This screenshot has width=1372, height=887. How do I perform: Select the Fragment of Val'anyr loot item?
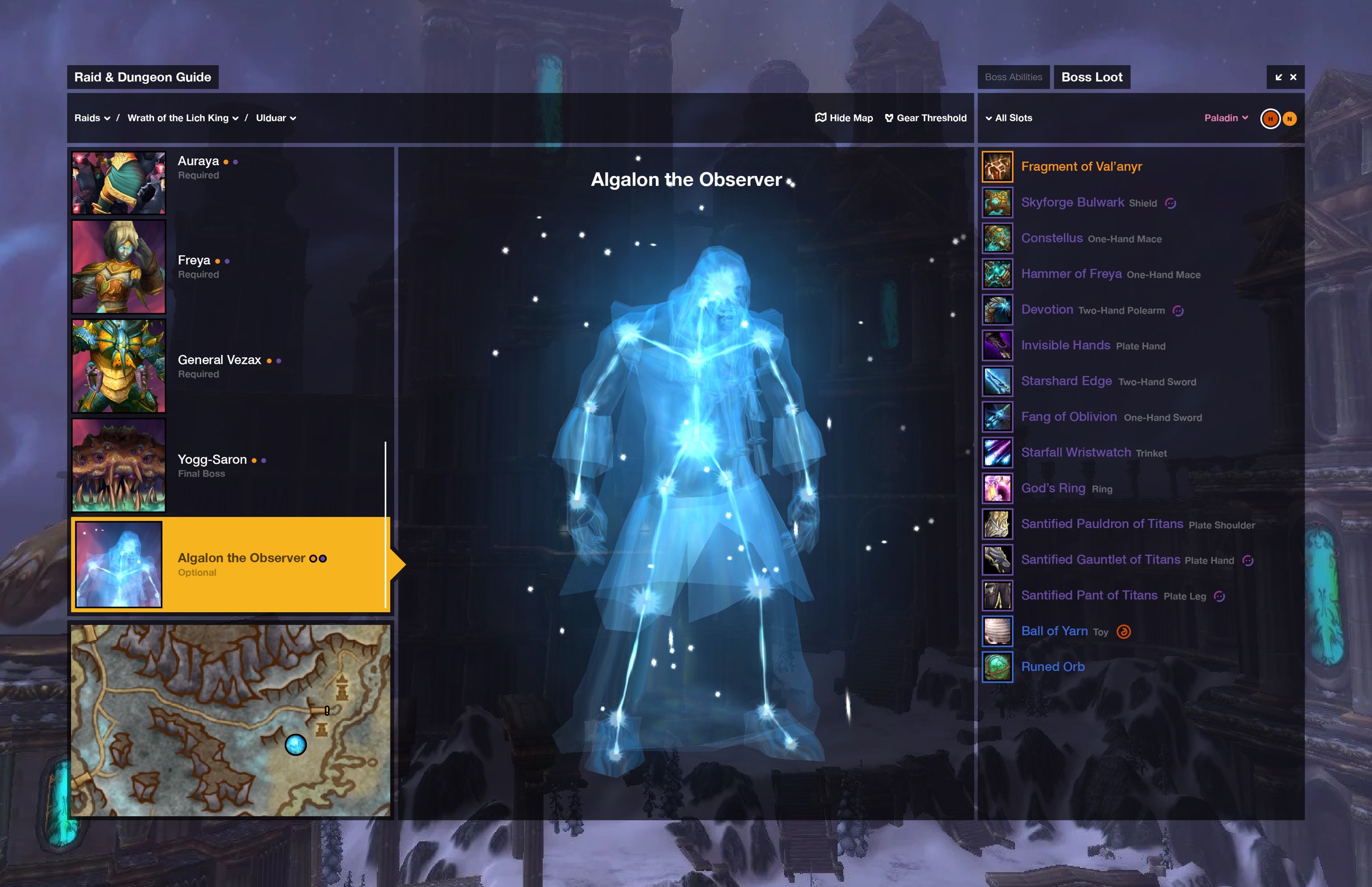tap(1081, 167)
